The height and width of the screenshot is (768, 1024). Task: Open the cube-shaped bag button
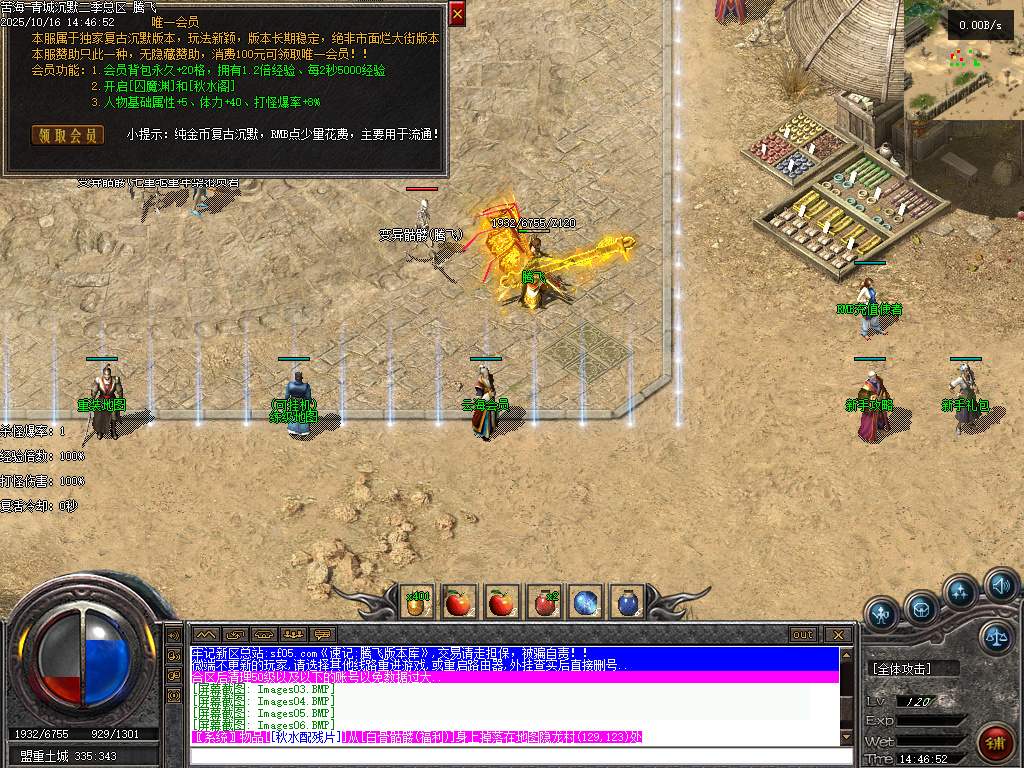922,607
